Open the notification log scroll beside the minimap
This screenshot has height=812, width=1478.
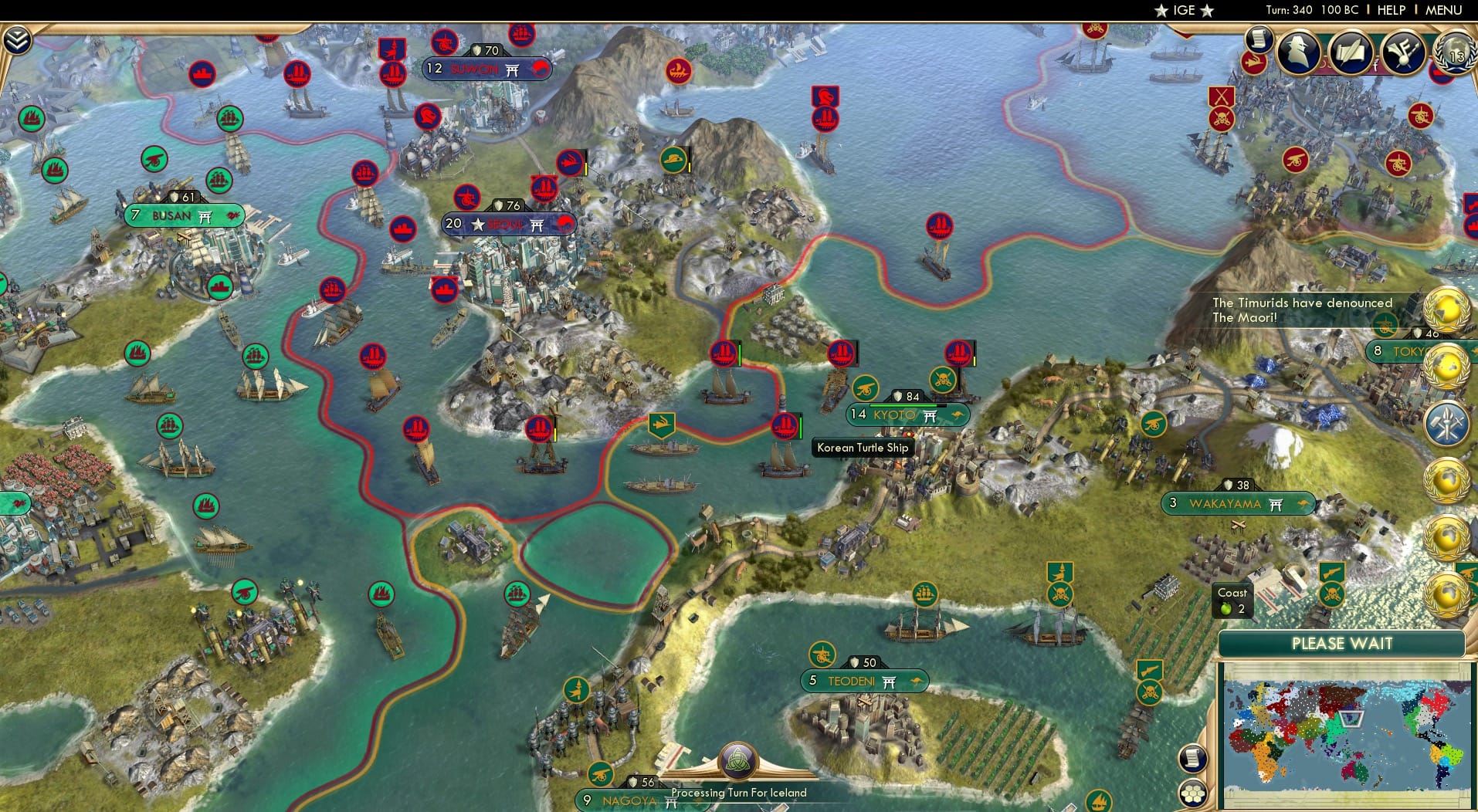(x=1193, y=757)
